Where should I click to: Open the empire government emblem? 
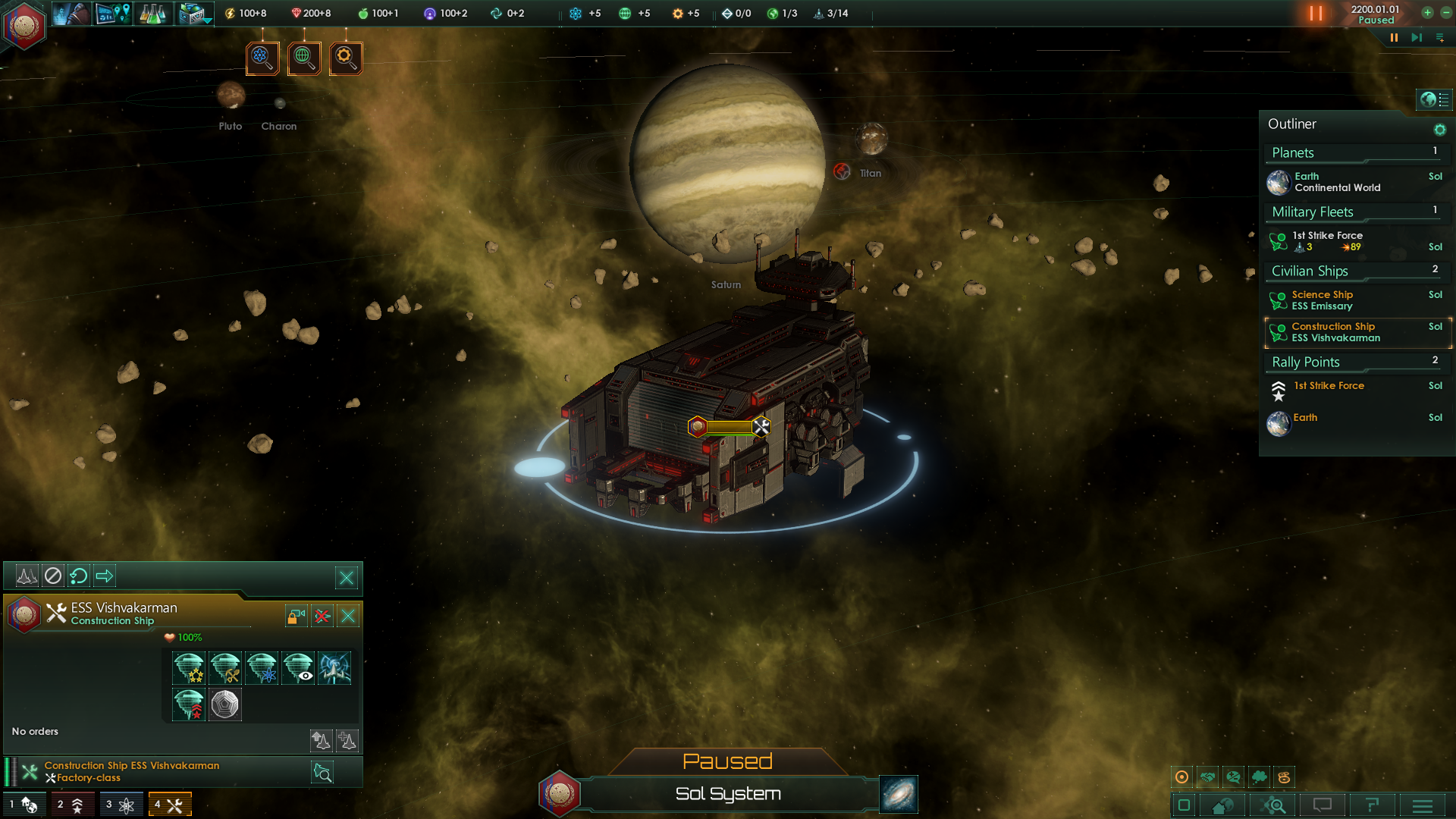coord(24,25)
